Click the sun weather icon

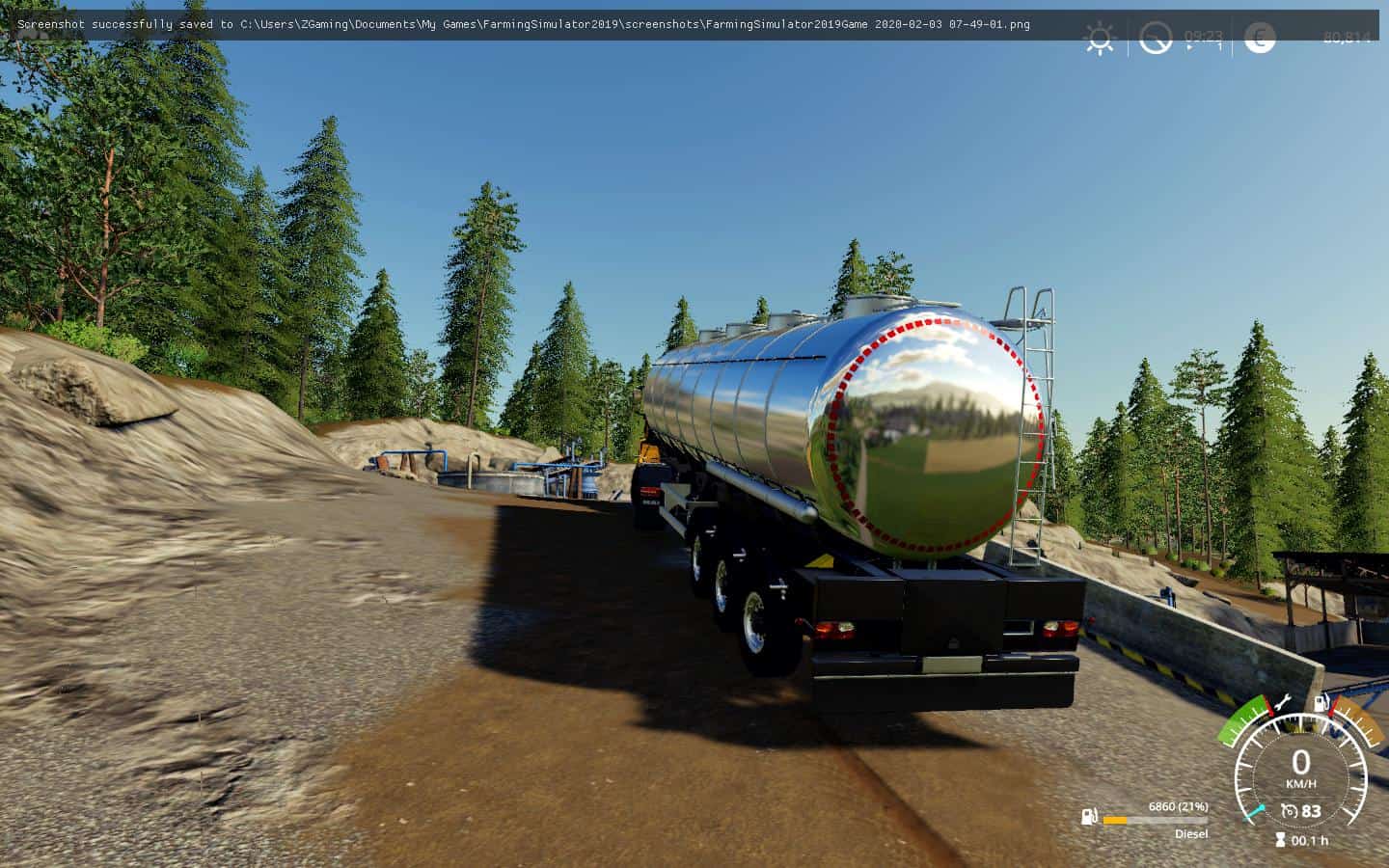1099,40
